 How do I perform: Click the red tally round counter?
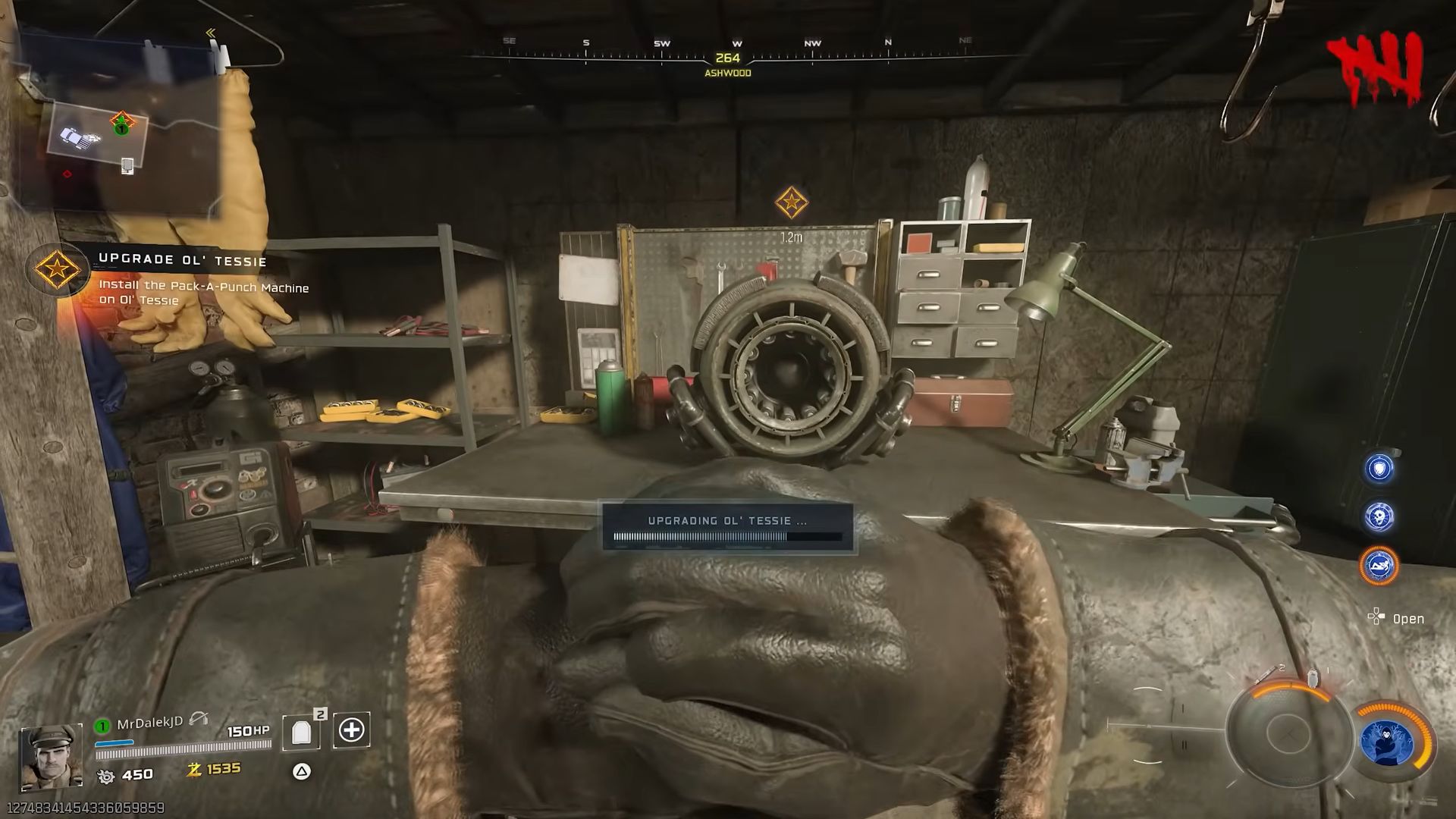coord(1375,70)
